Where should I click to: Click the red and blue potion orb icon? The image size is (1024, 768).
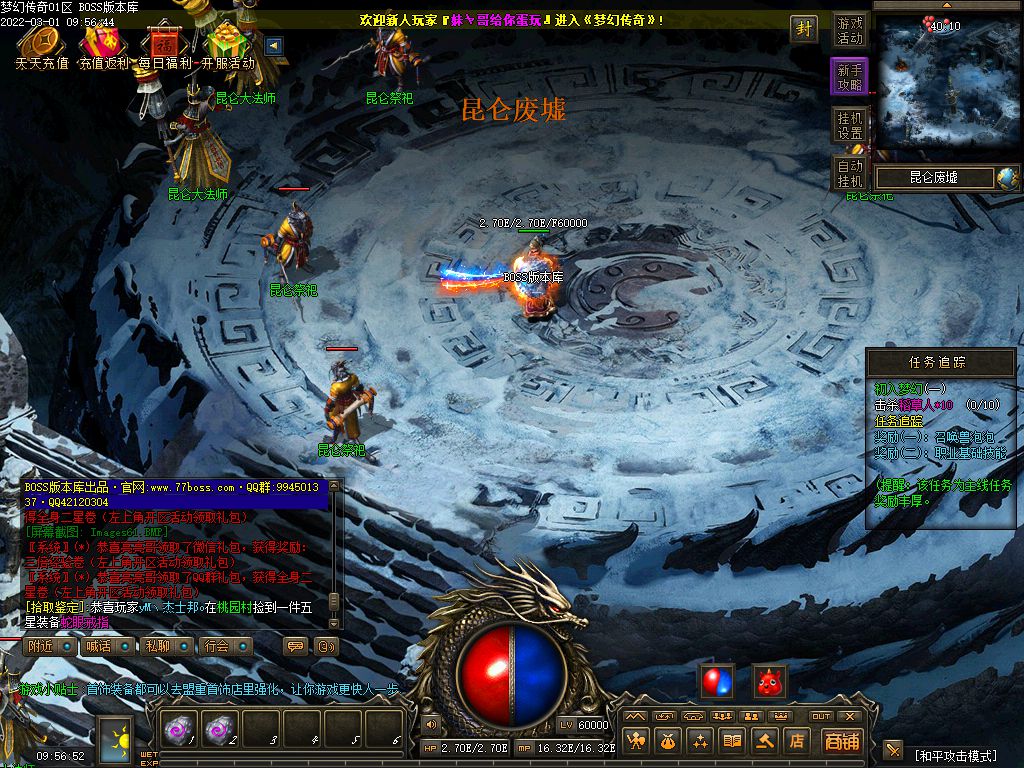[x=717, y=681]
